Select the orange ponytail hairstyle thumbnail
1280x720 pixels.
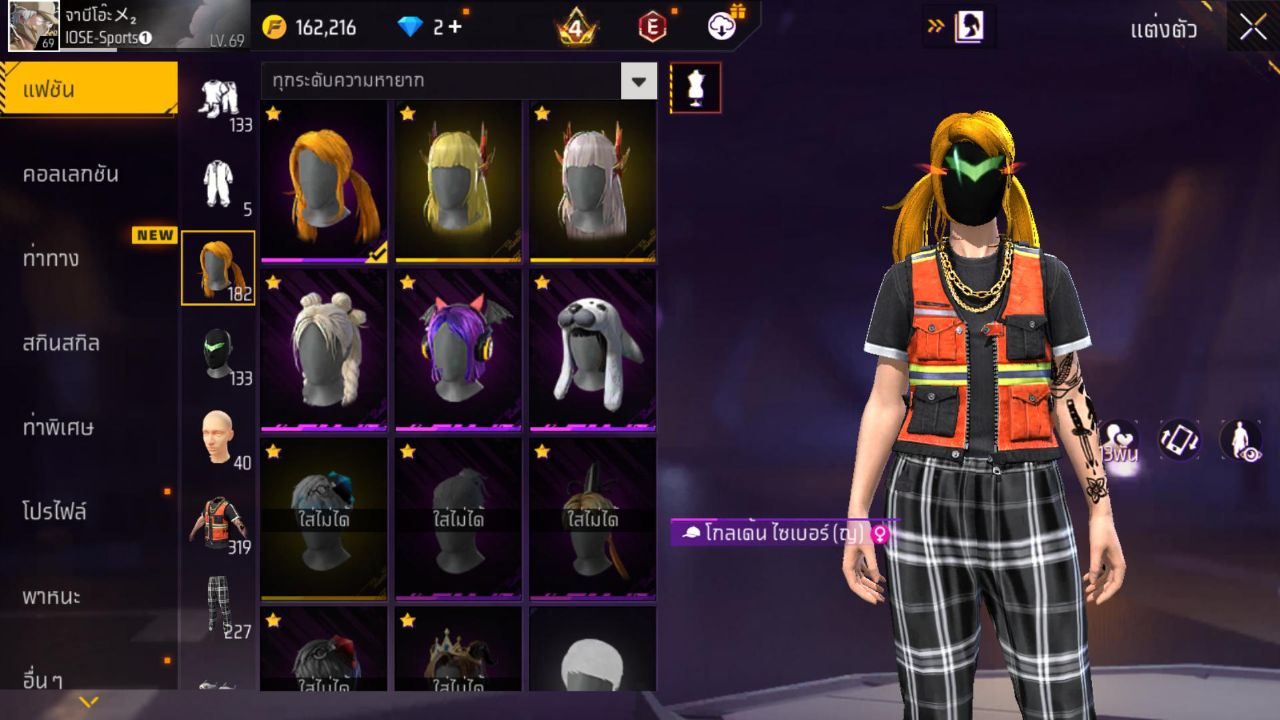[x=322, y=181]
